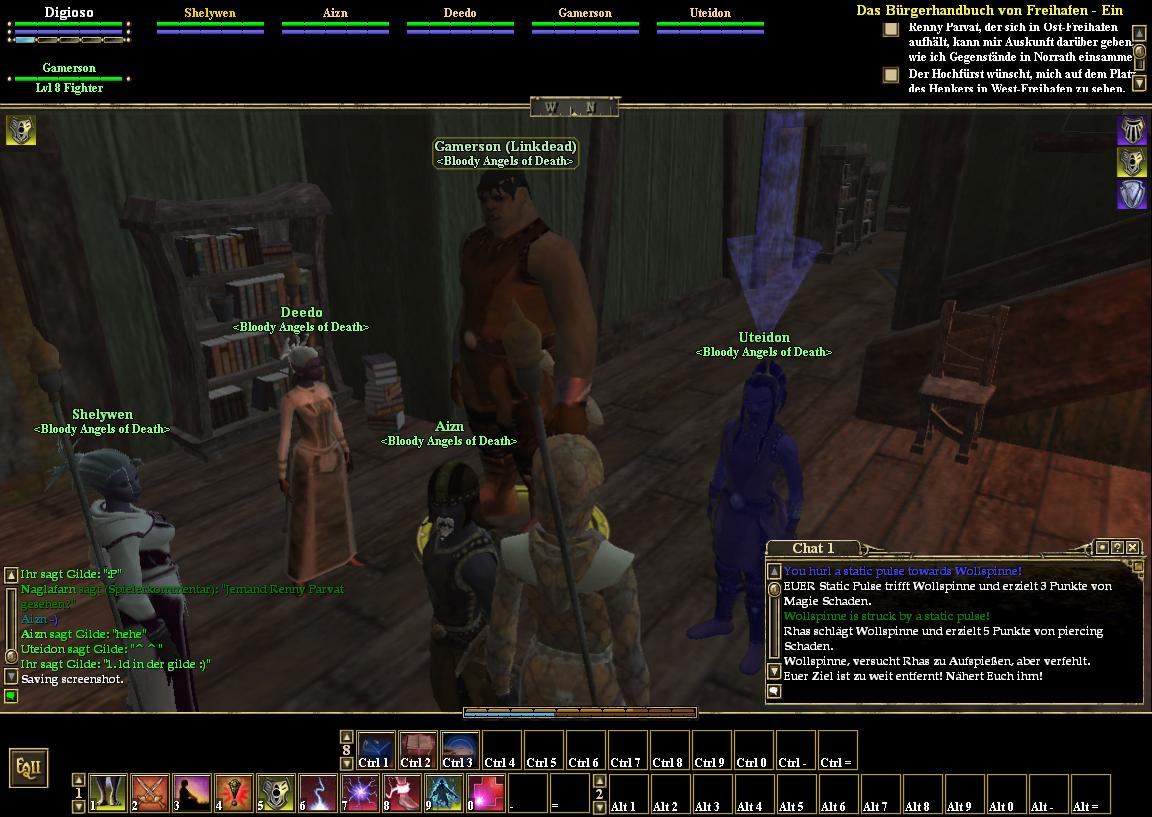Viewport: 1152px width, 817px height.
Task: Click the striped armor buff icon
Action: [x=1131, y=129]
